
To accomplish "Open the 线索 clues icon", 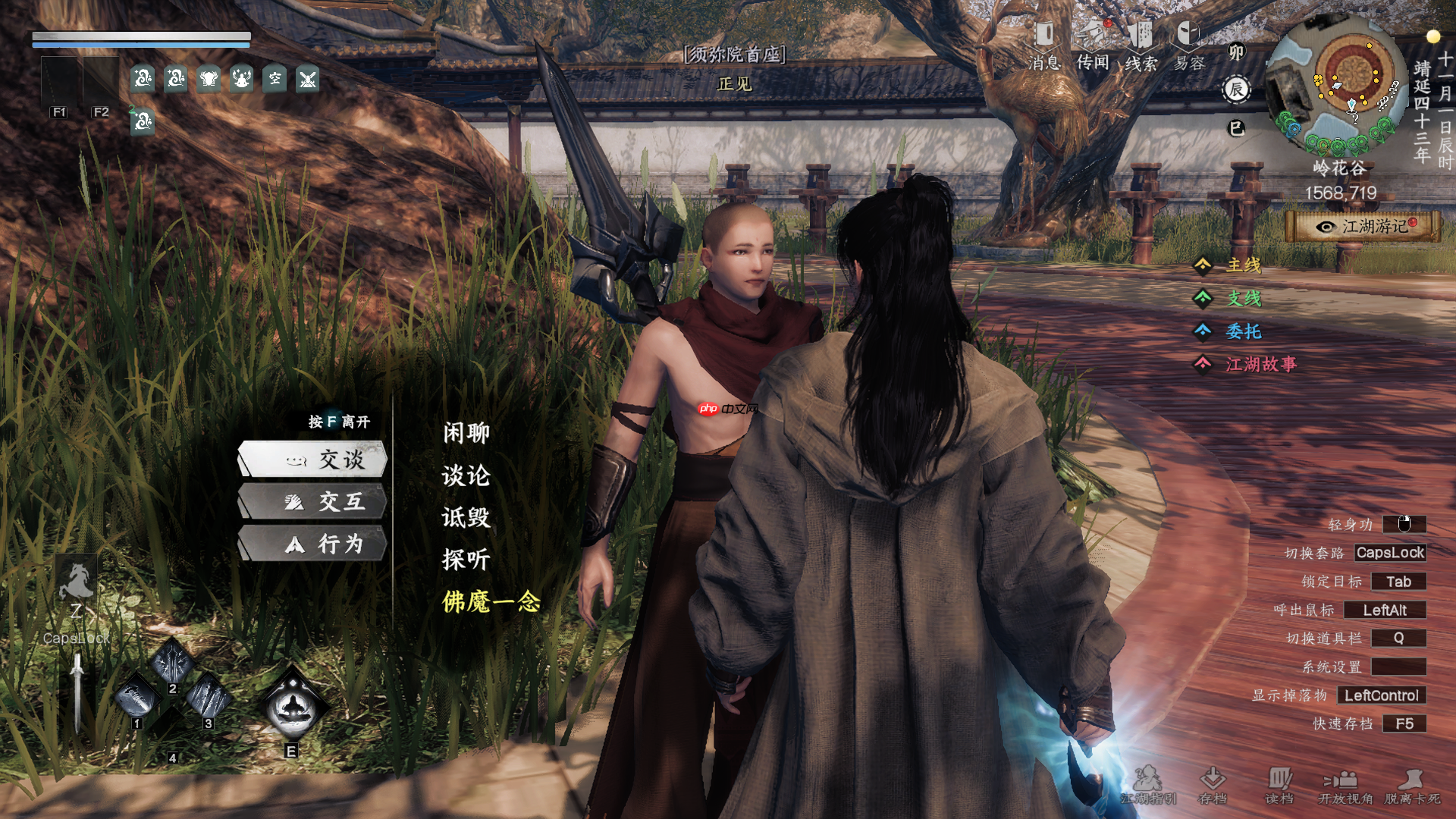I will click(x=1141, y=45).
